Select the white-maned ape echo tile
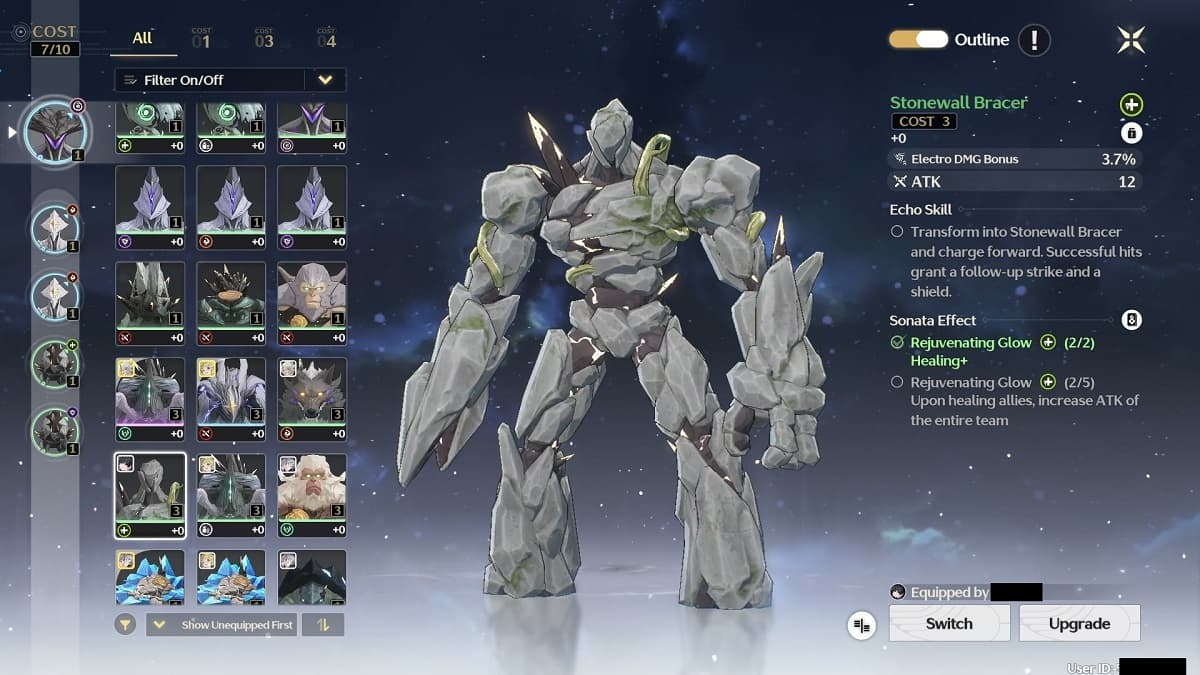 click(x=312, y=495)
